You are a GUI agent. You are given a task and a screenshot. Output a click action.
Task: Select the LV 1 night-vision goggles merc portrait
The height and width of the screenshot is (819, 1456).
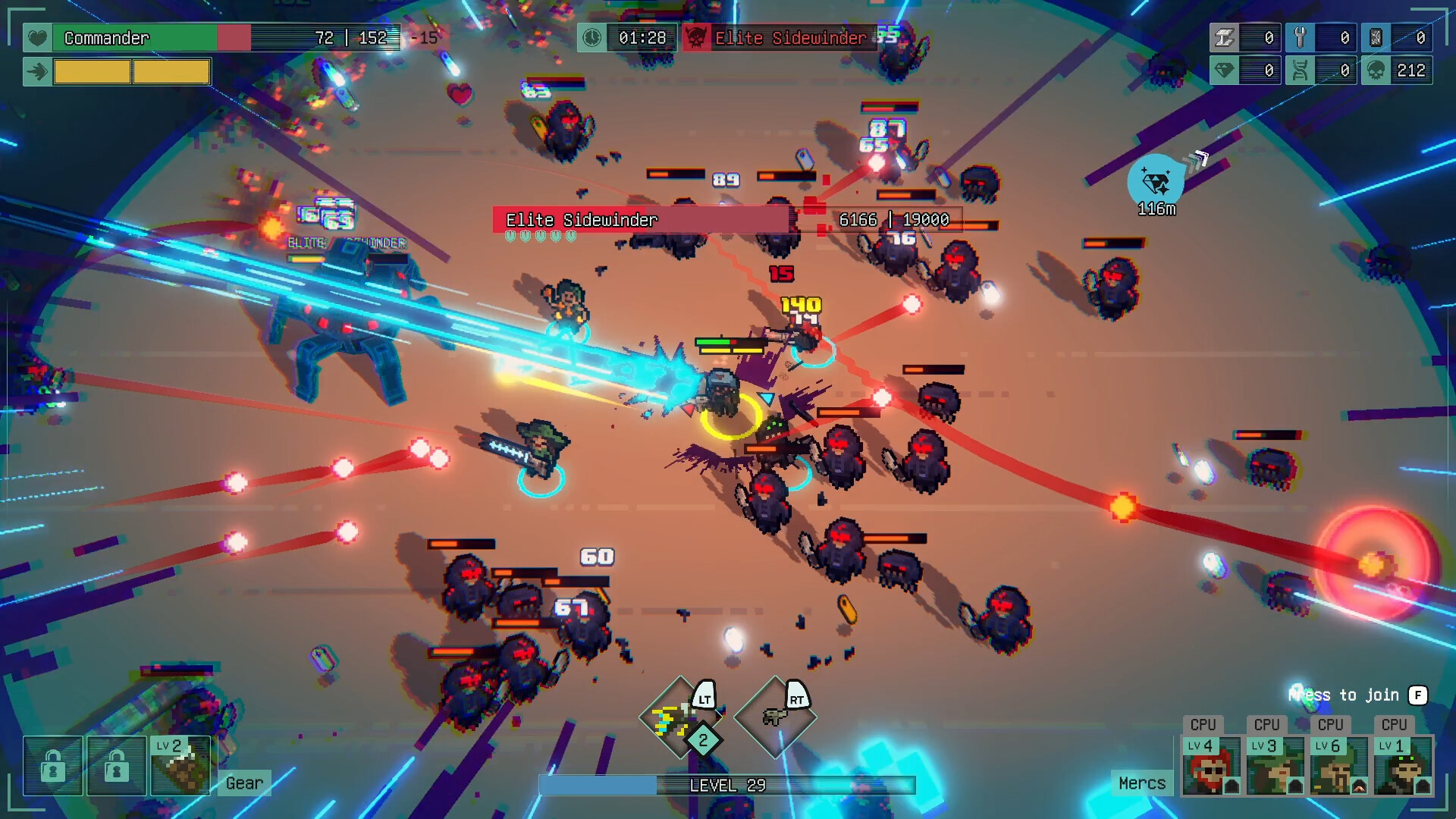1402,766
